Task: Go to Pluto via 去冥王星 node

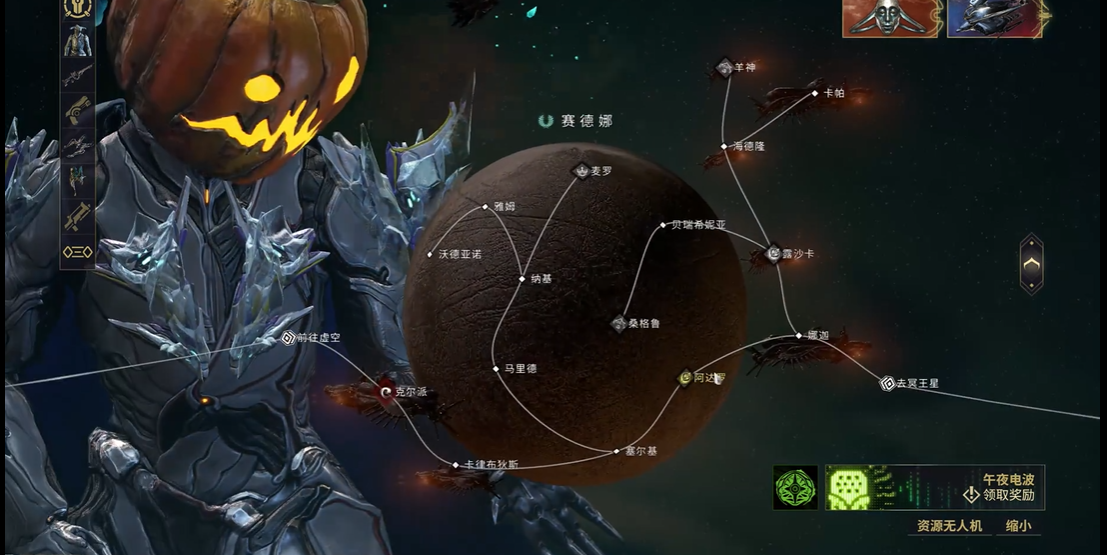Action: pos(887,383)
